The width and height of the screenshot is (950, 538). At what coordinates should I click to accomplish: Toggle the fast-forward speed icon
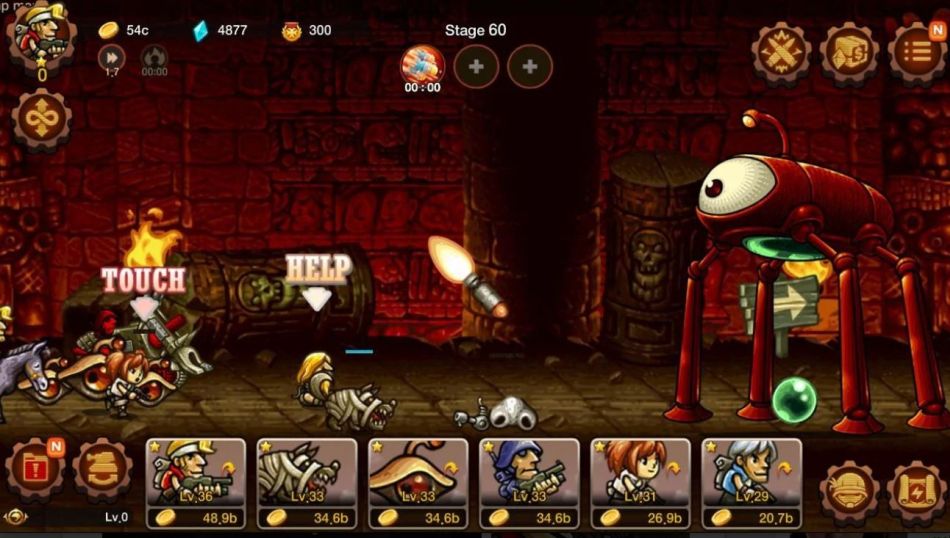pos(112,58)
